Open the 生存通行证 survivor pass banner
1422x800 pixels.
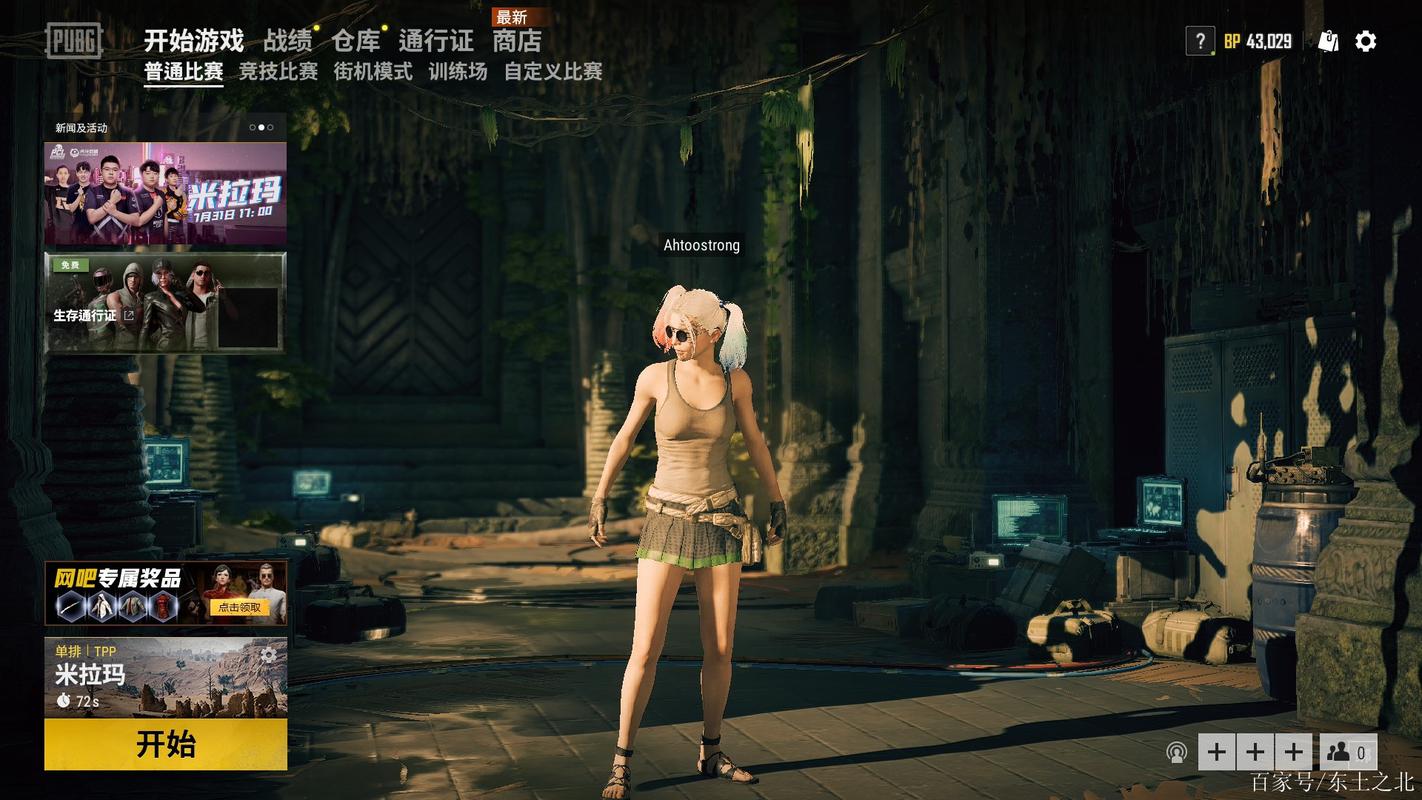(165, 302)
